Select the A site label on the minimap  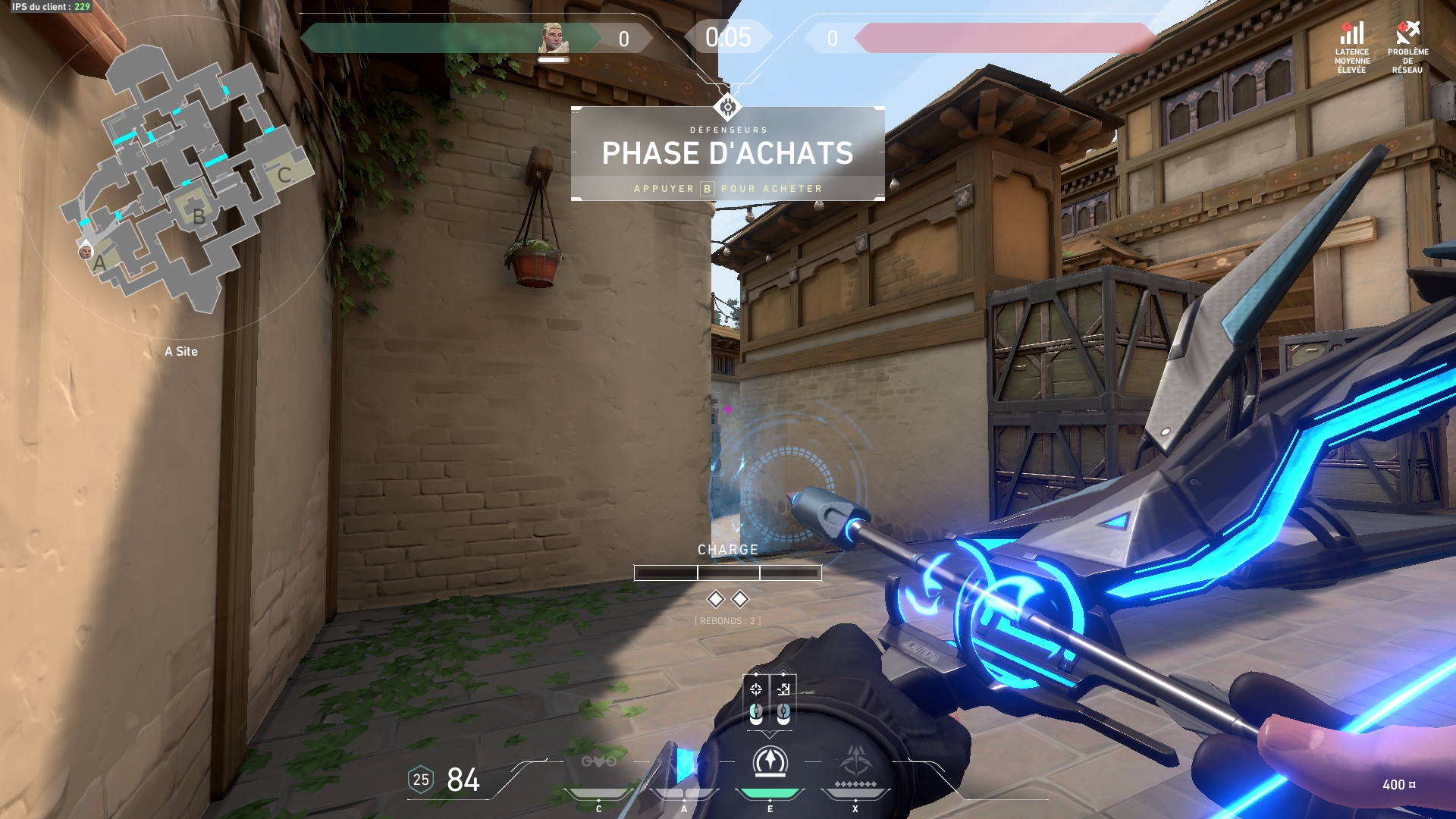click(x=99, y=264)
